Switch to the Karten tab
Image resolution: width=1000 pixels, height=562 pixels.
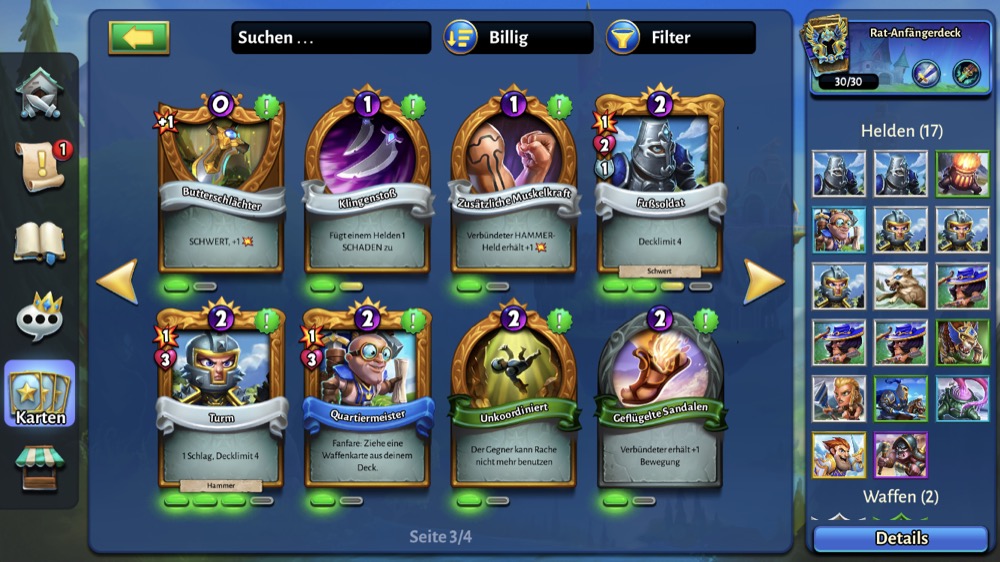[x=40, y=394]
